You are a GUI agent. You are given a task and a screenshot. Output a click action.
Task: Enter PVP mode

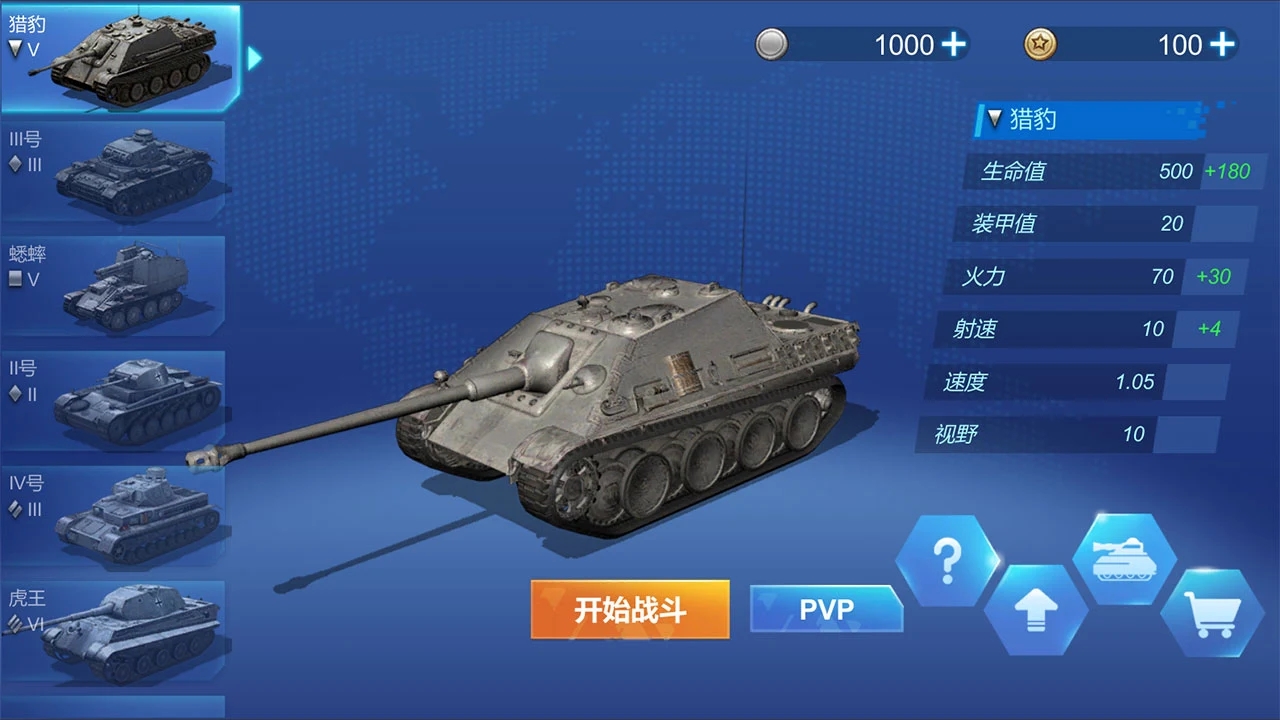point(827,608)
